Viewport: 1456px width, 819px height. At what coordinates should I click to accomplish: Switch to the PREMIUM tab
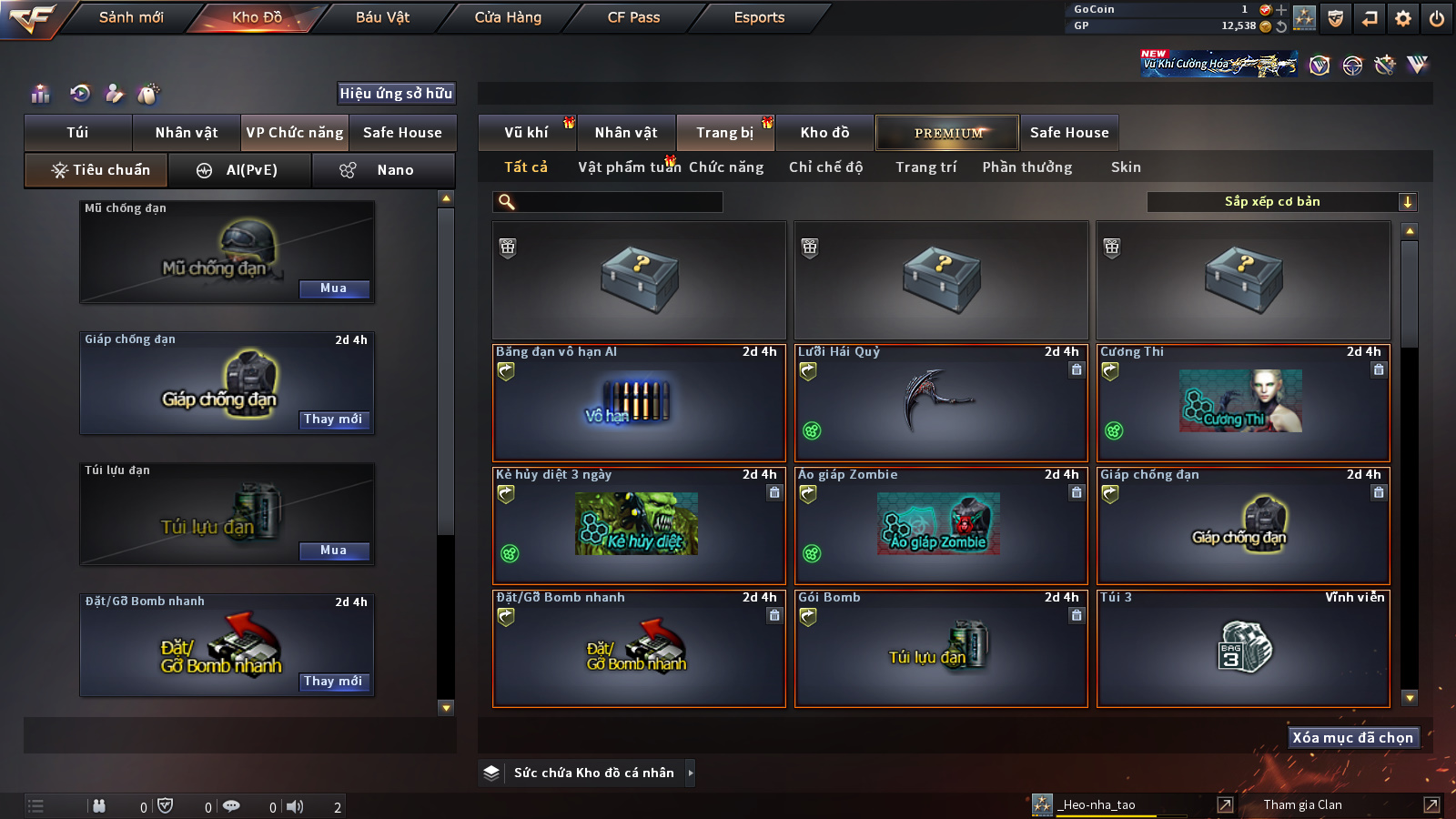click(x=947, y=133)
